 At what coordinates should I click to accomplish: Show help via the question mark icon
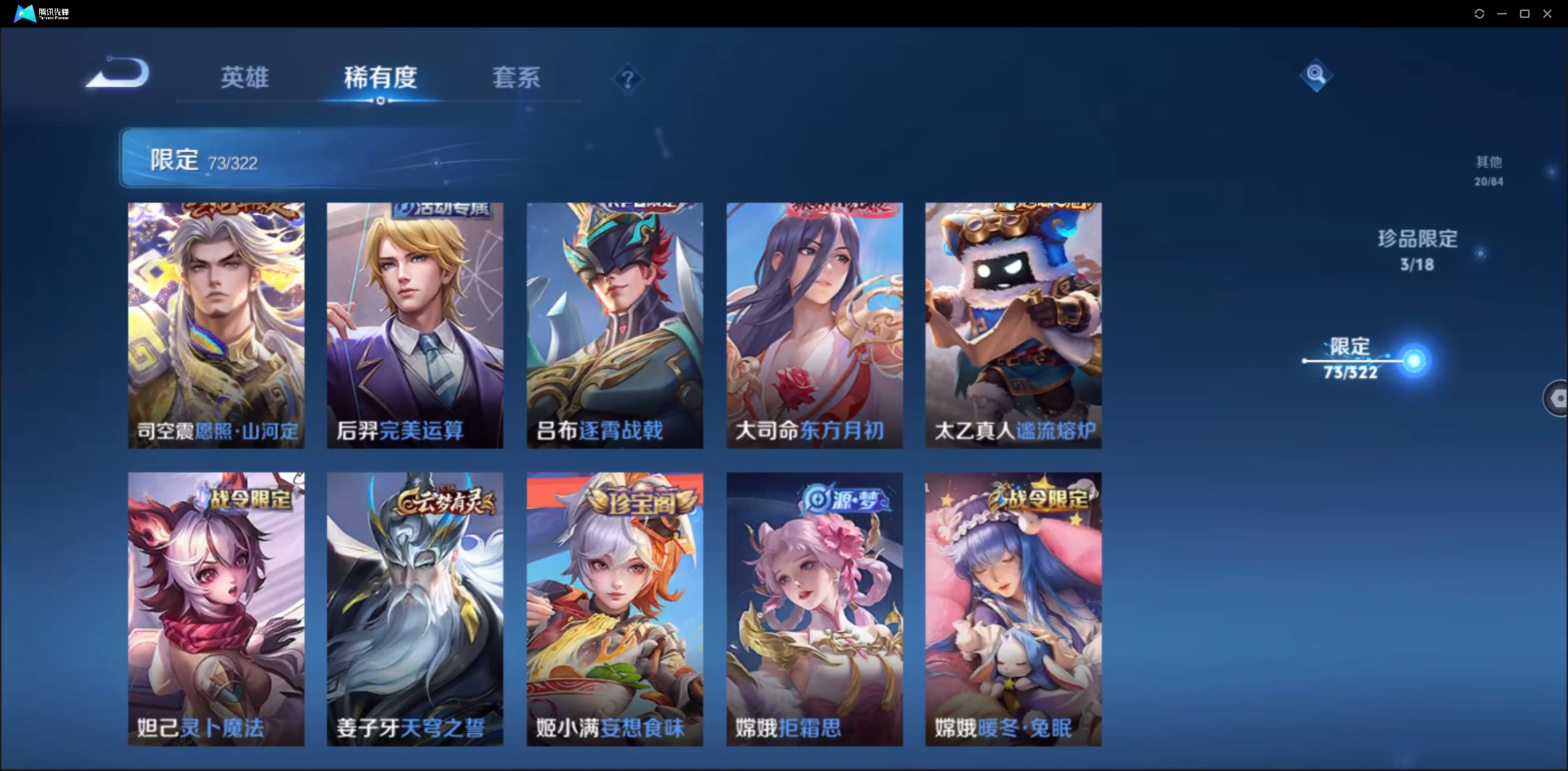click(x=627, y=80)
